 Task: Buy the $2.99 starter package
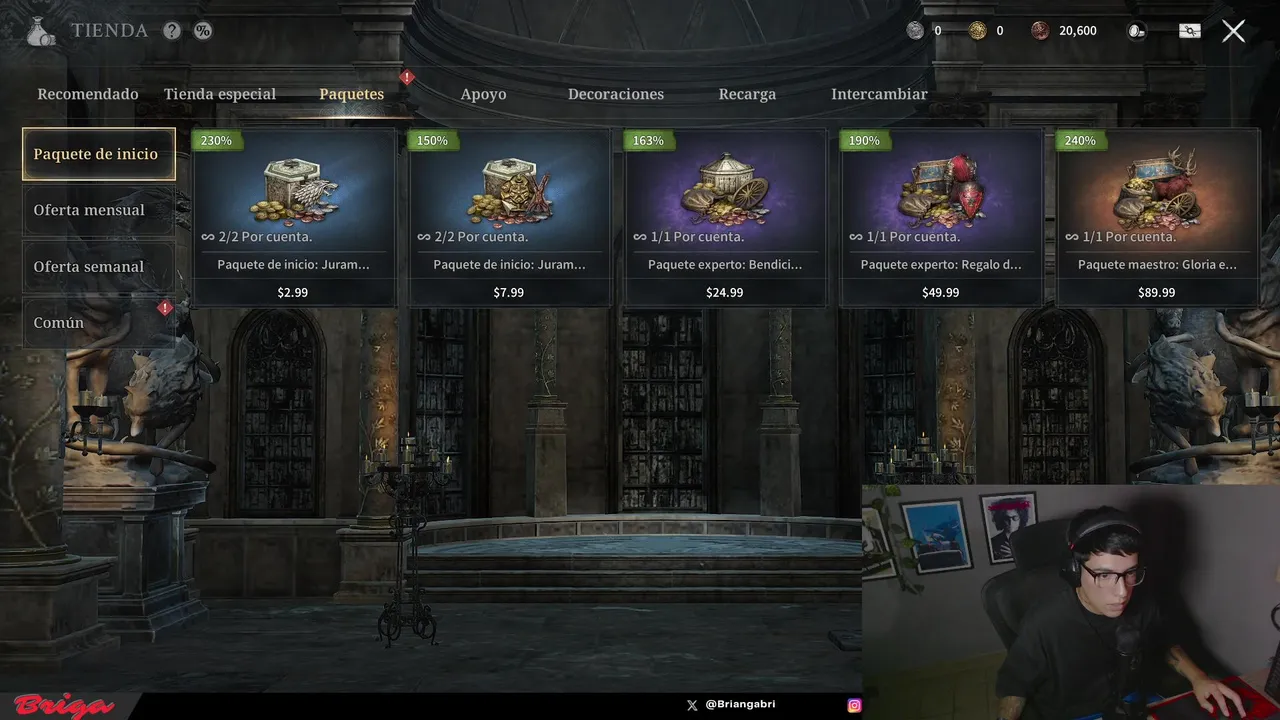[293, 217]
